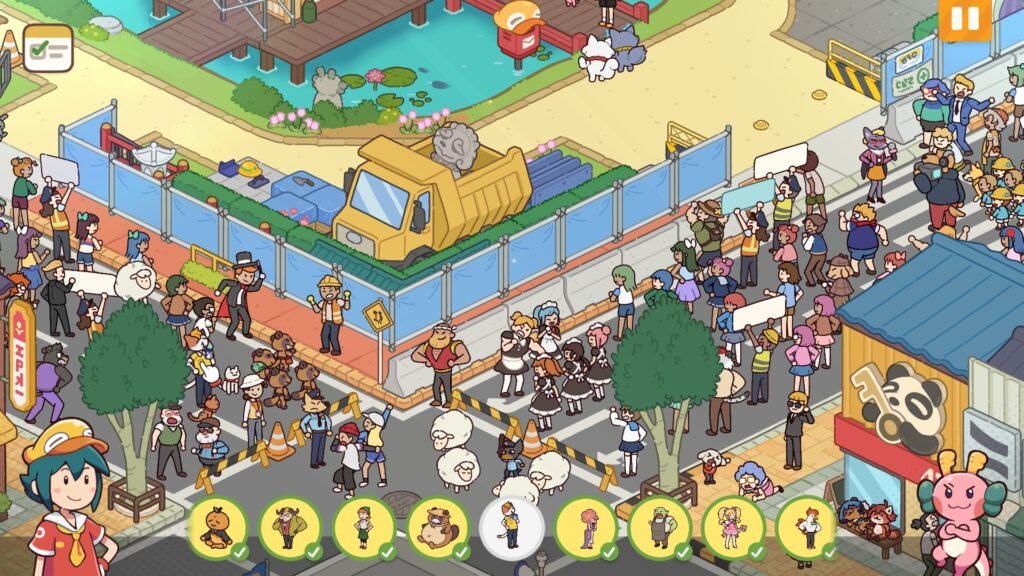Select the bull in green jacket target
This screenshot has height=576, width=1024.
tap(290, 527)
